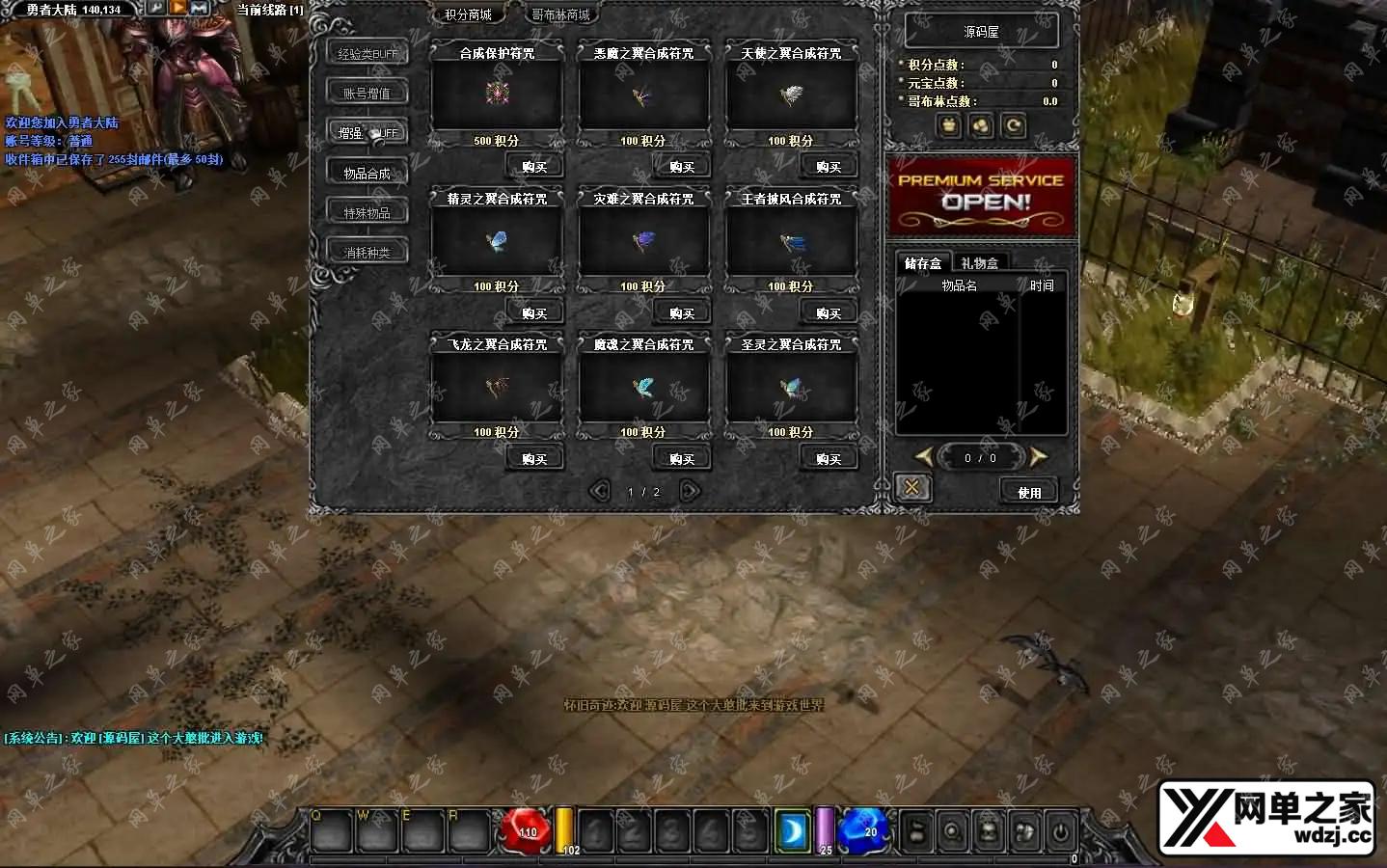Switch to the 礼物盒 tab
1387x868 pixels.
pos(980,262)
